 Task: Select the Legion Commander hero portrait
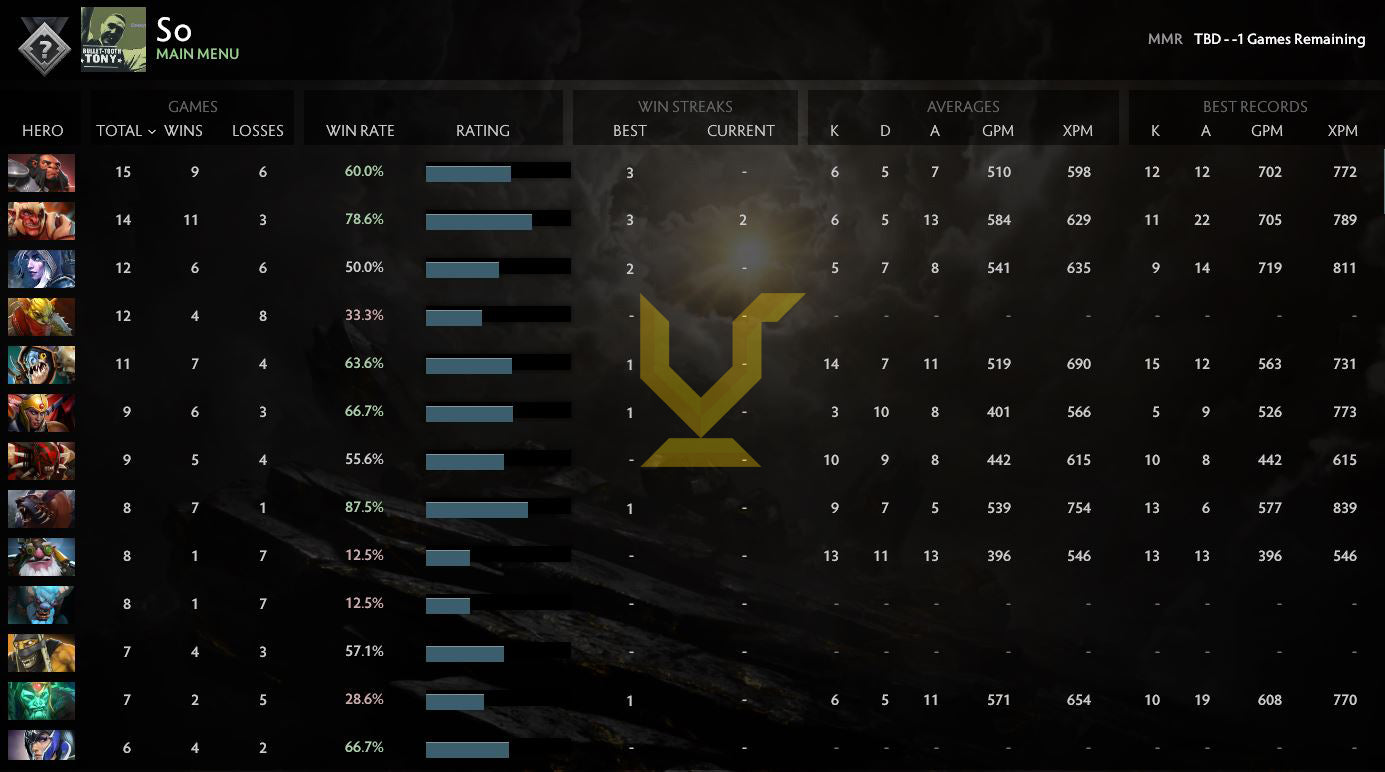tap(41, 412)
